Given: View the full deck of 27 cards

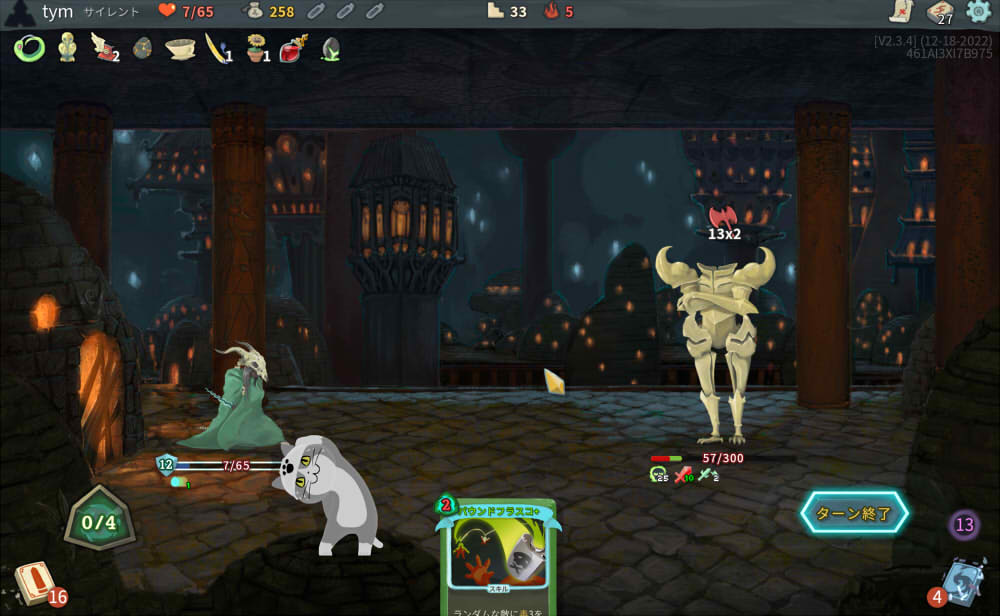Looking at the screenshot, I should [939, 12].
